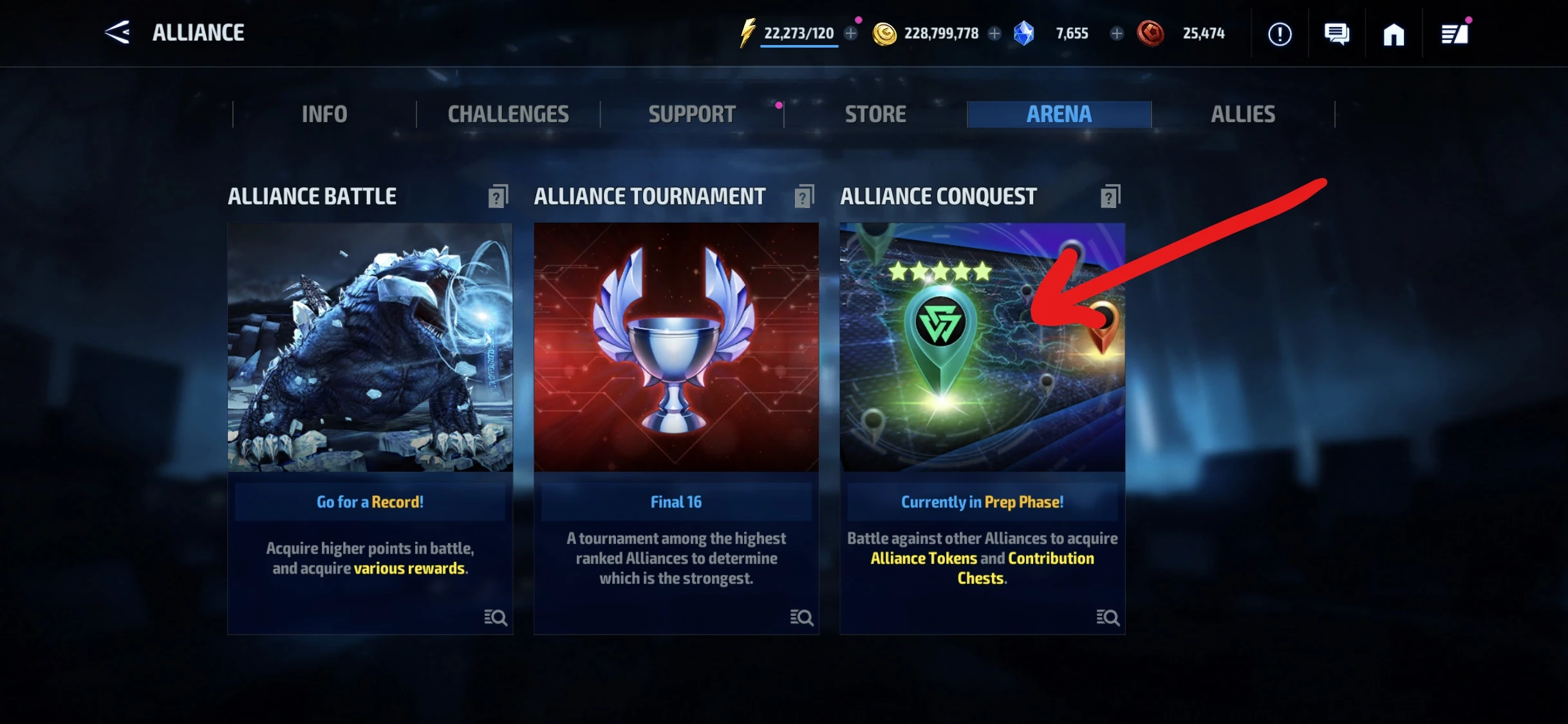
Task: Click the energy progress bar showing 22,273/120
Action: (798, 33)
